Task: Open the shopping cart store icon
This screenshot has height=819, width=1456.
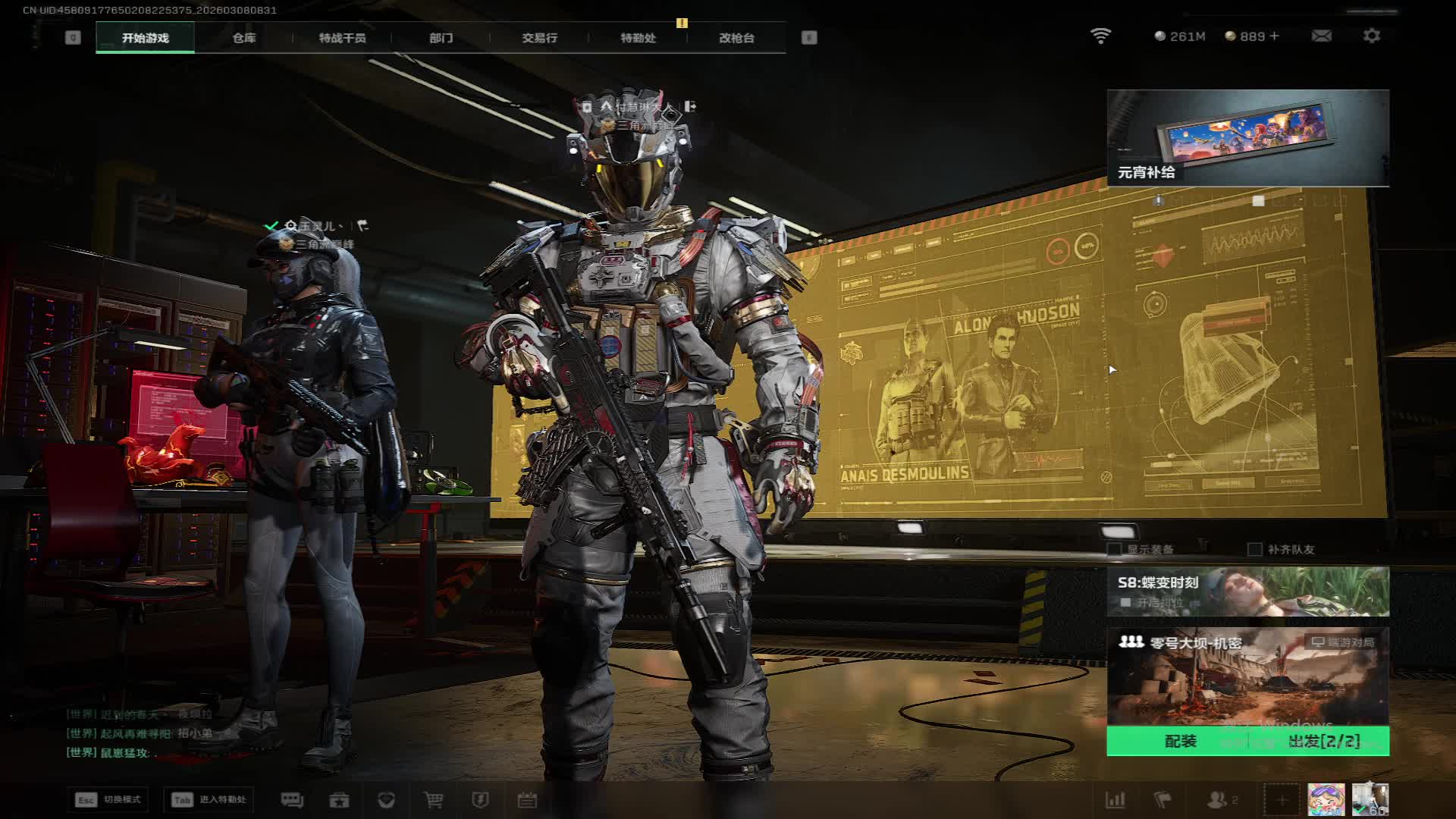Action: 433,800
